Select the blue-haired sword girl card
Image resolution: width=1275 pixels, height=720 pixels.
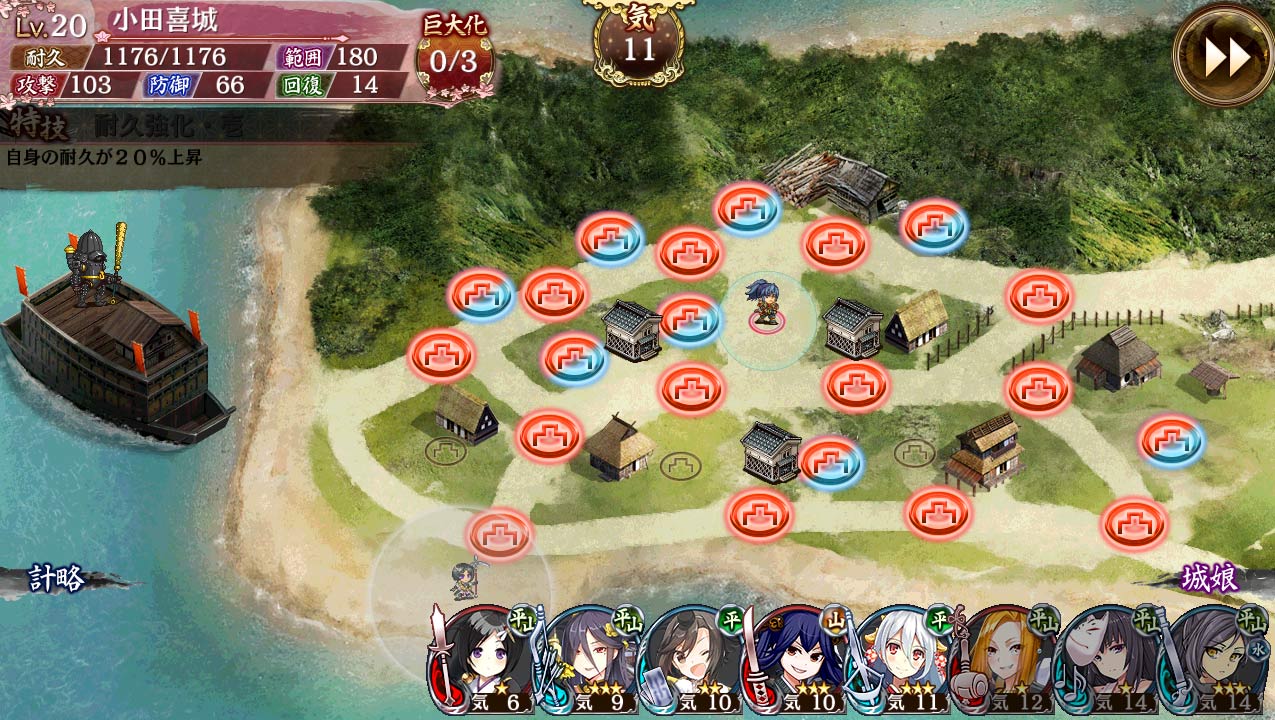tap(796, 660)
